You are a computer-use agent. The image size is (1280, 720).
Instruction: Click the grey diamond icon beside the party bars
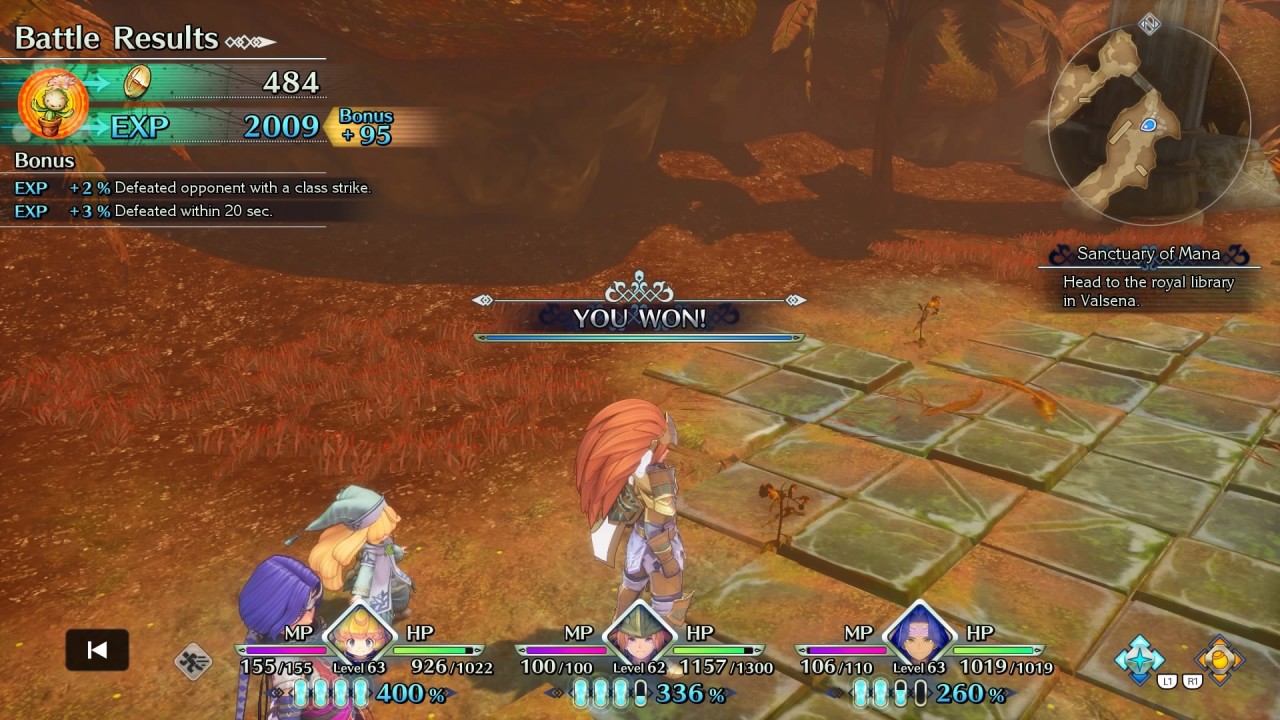coord(193,661)
